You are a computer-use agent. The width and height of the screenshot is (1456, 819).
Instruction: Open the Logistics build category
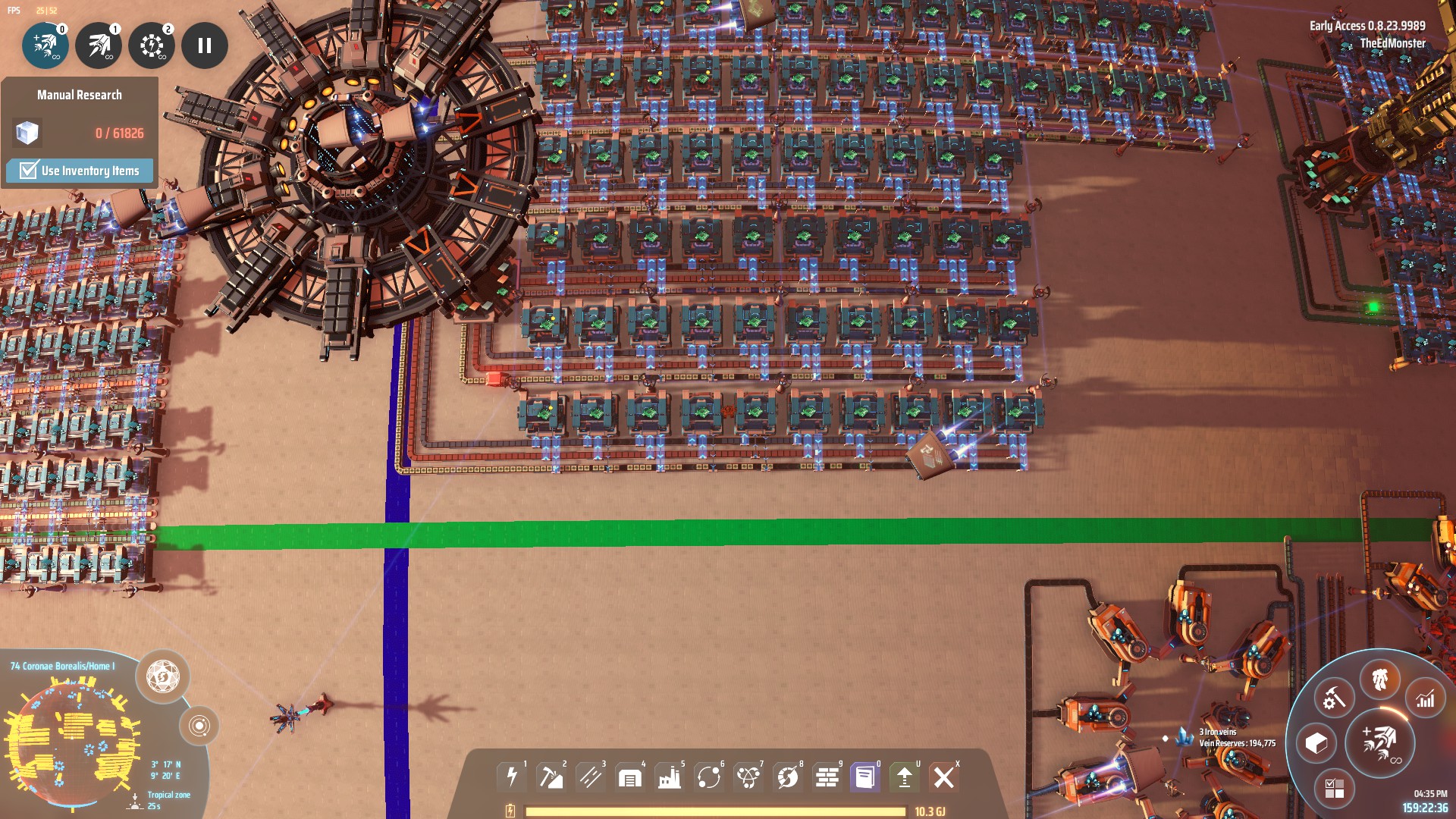710,776
